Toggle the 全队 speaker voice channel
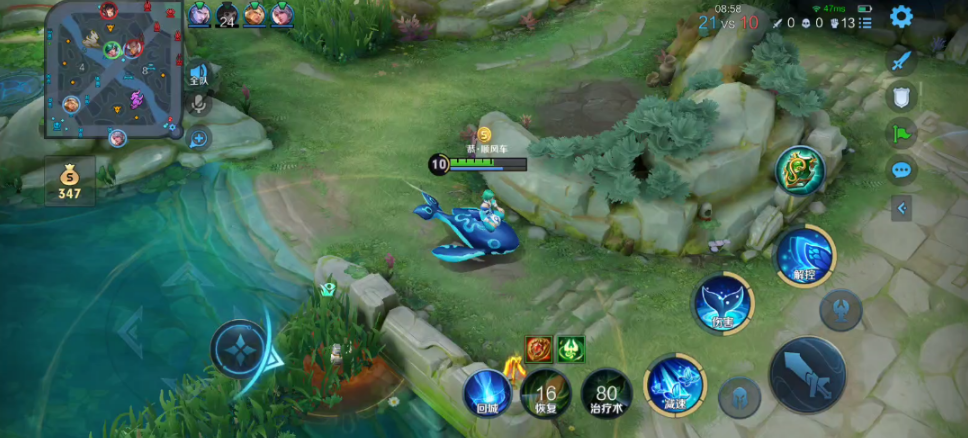 point(198,74)
